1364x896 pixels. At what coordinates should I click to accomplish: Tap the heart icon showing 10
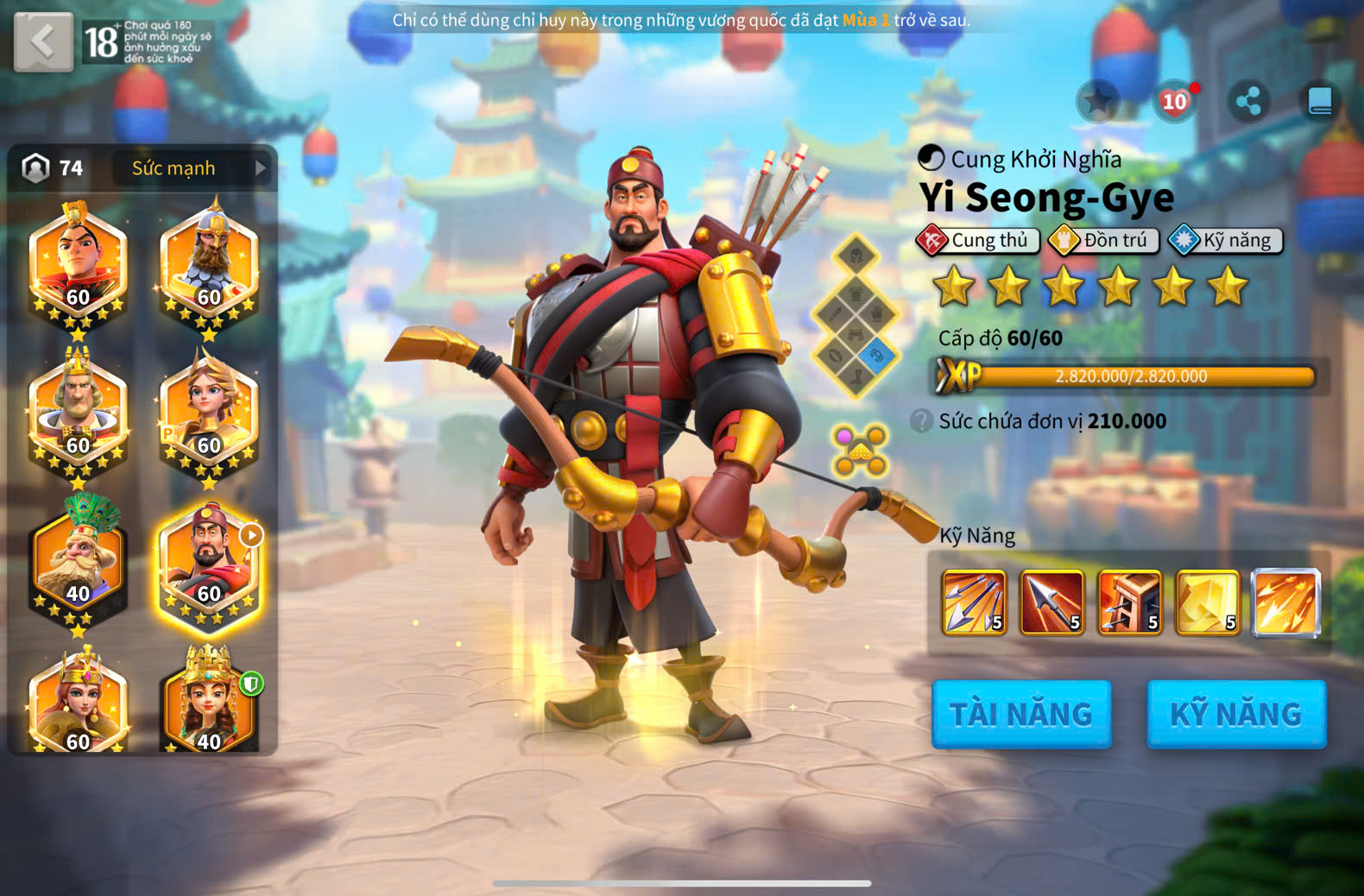(1174, 102)
